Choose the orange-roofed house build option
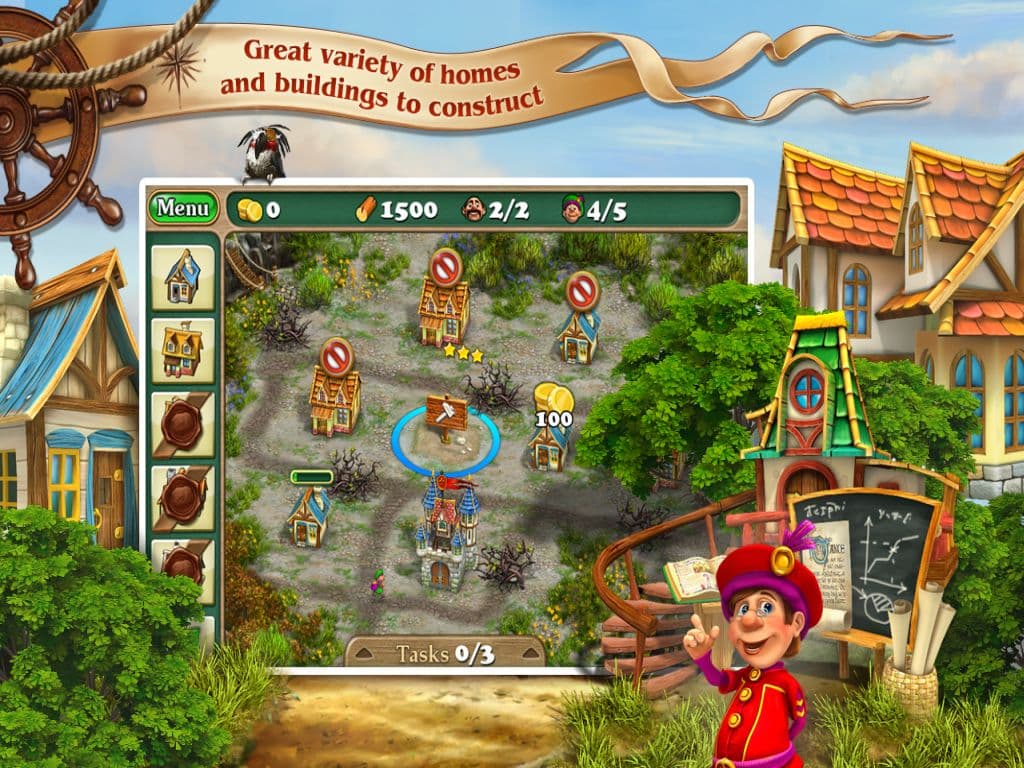 (183, 350)
